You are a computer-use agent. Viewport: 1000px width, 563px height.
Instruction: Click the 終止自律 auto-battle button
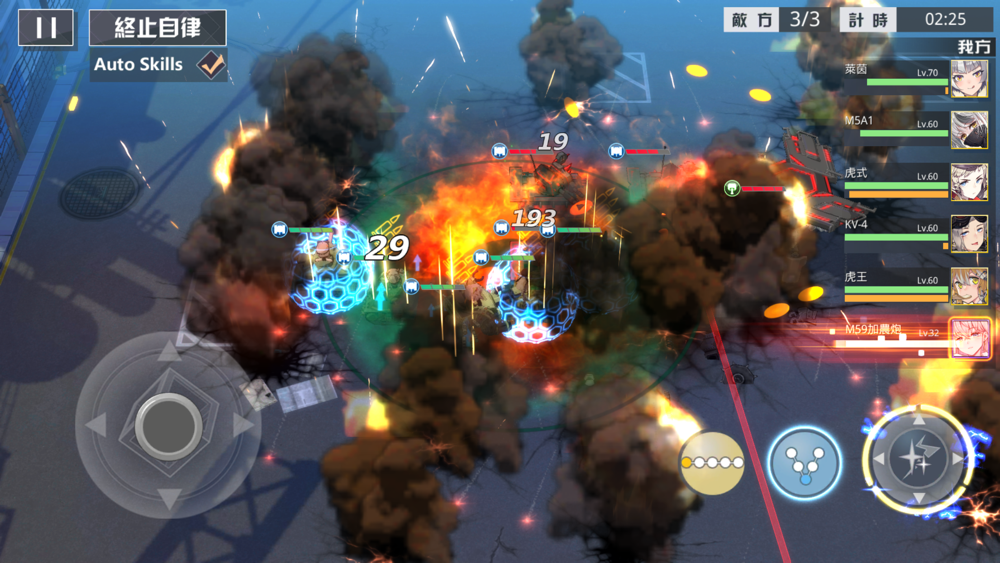coord(158,28)
